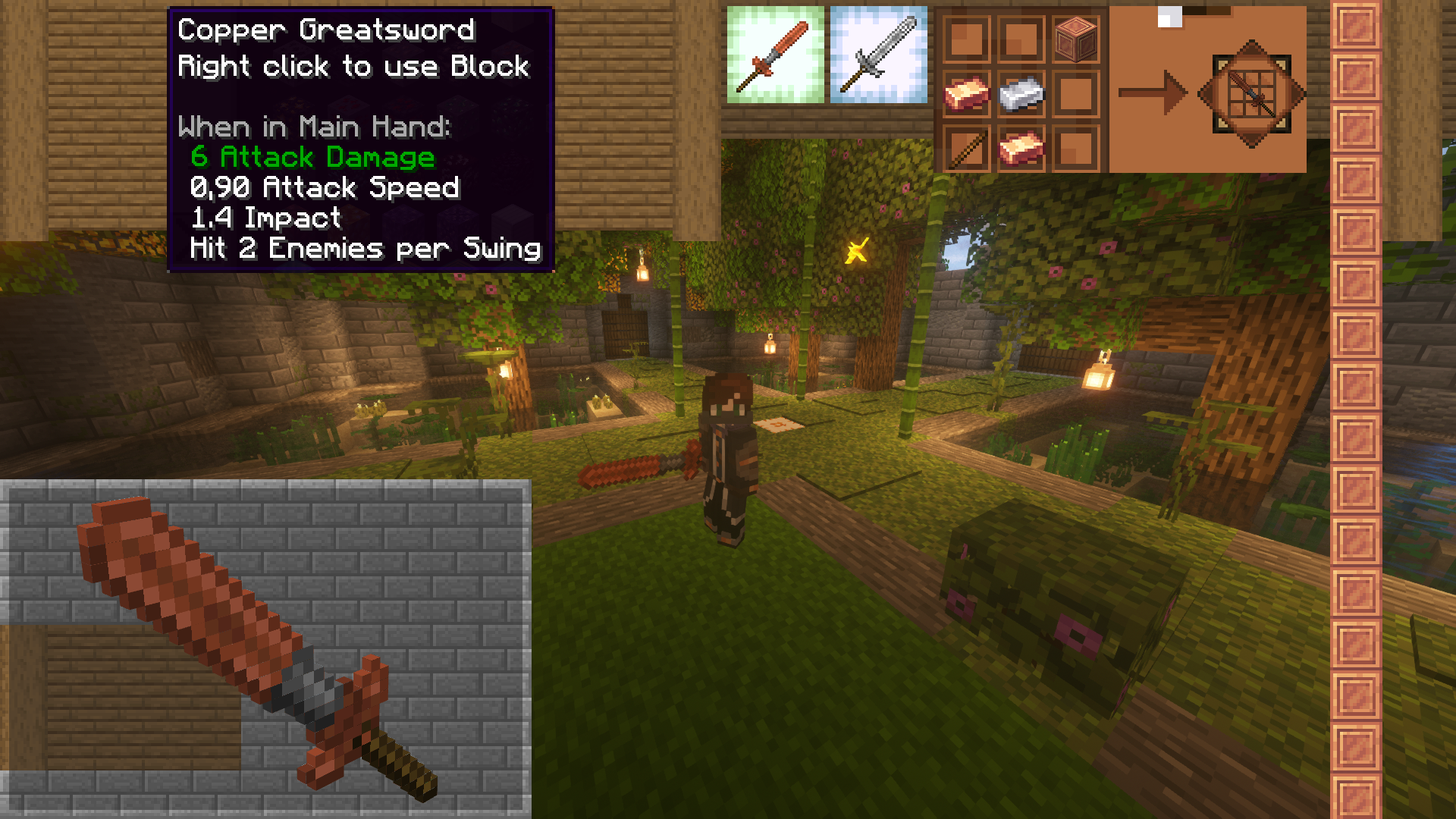Click the copper ingot in the middle-left slot

965,93
